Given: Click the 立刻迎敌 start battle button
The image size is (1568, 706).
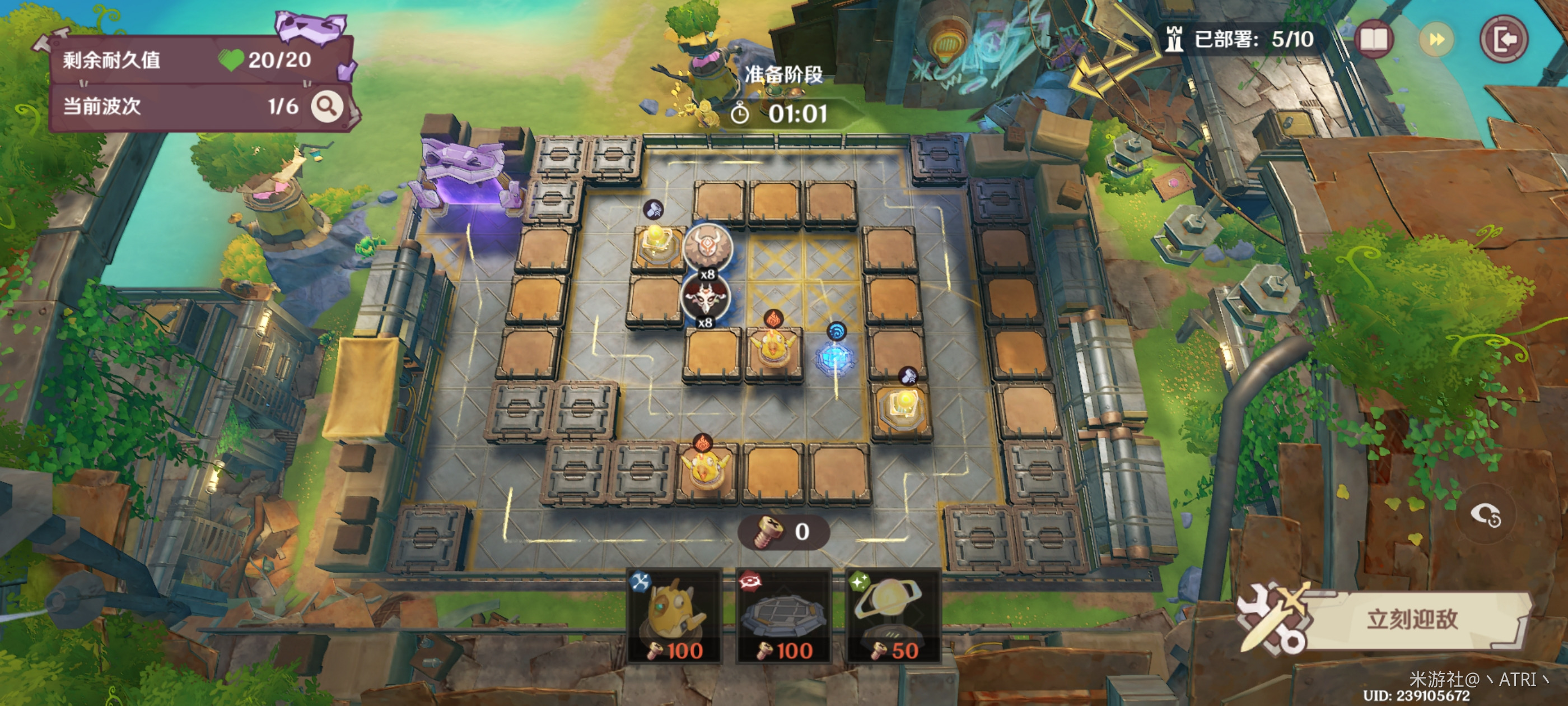Looking at the screenshot, I should pos(1411,620).
